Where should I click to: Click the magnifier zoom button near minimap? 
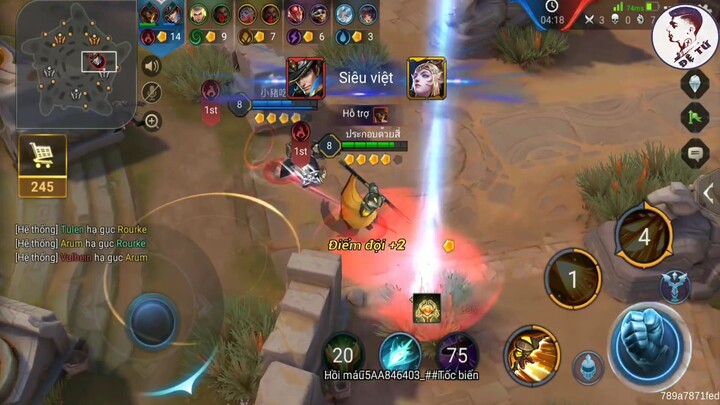[152, 121]
